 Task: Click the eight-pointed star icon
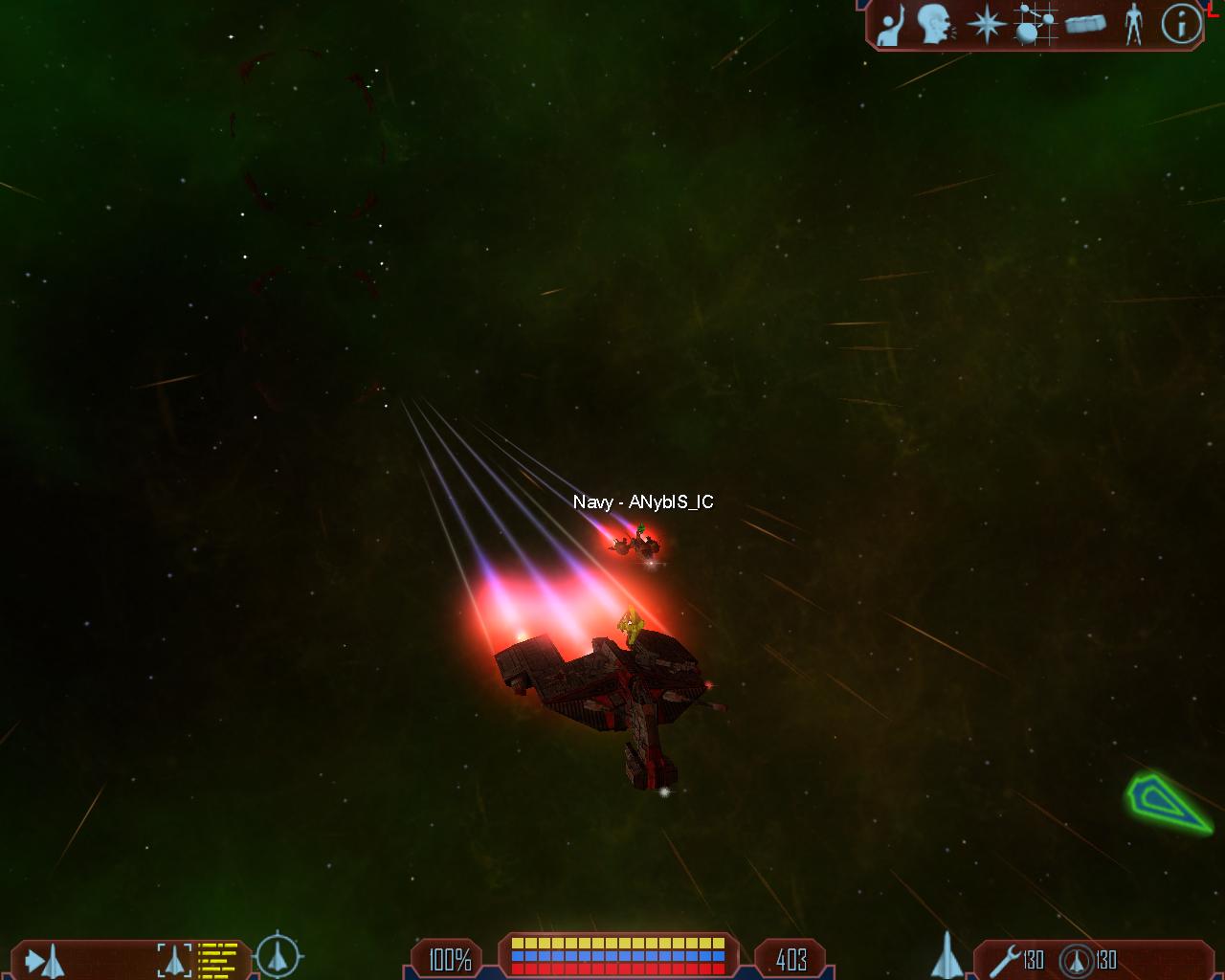(985, 25)
